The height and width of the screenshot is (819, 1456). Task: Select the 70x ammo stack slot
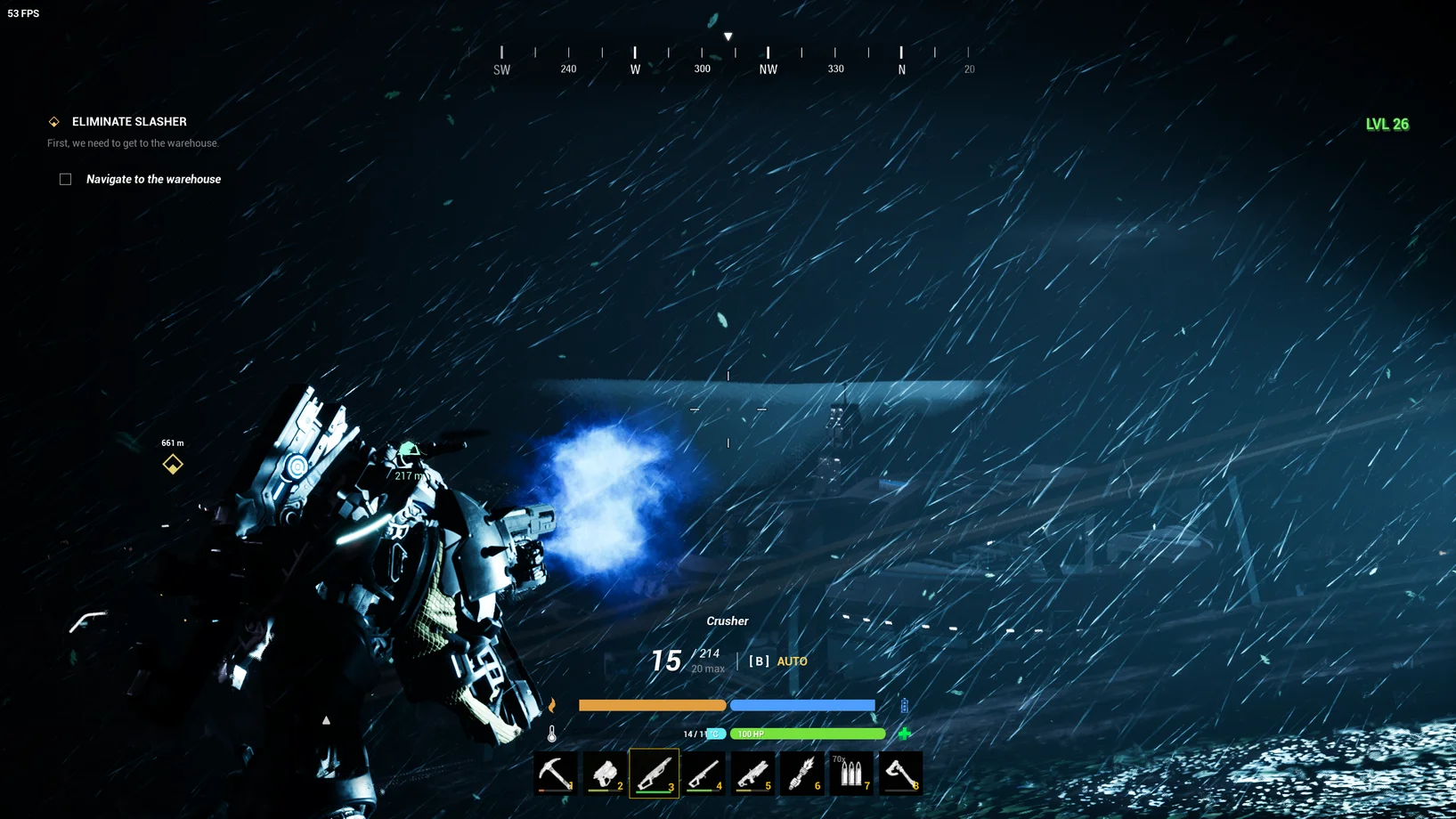pyautogui.click(x=851, y=773)
